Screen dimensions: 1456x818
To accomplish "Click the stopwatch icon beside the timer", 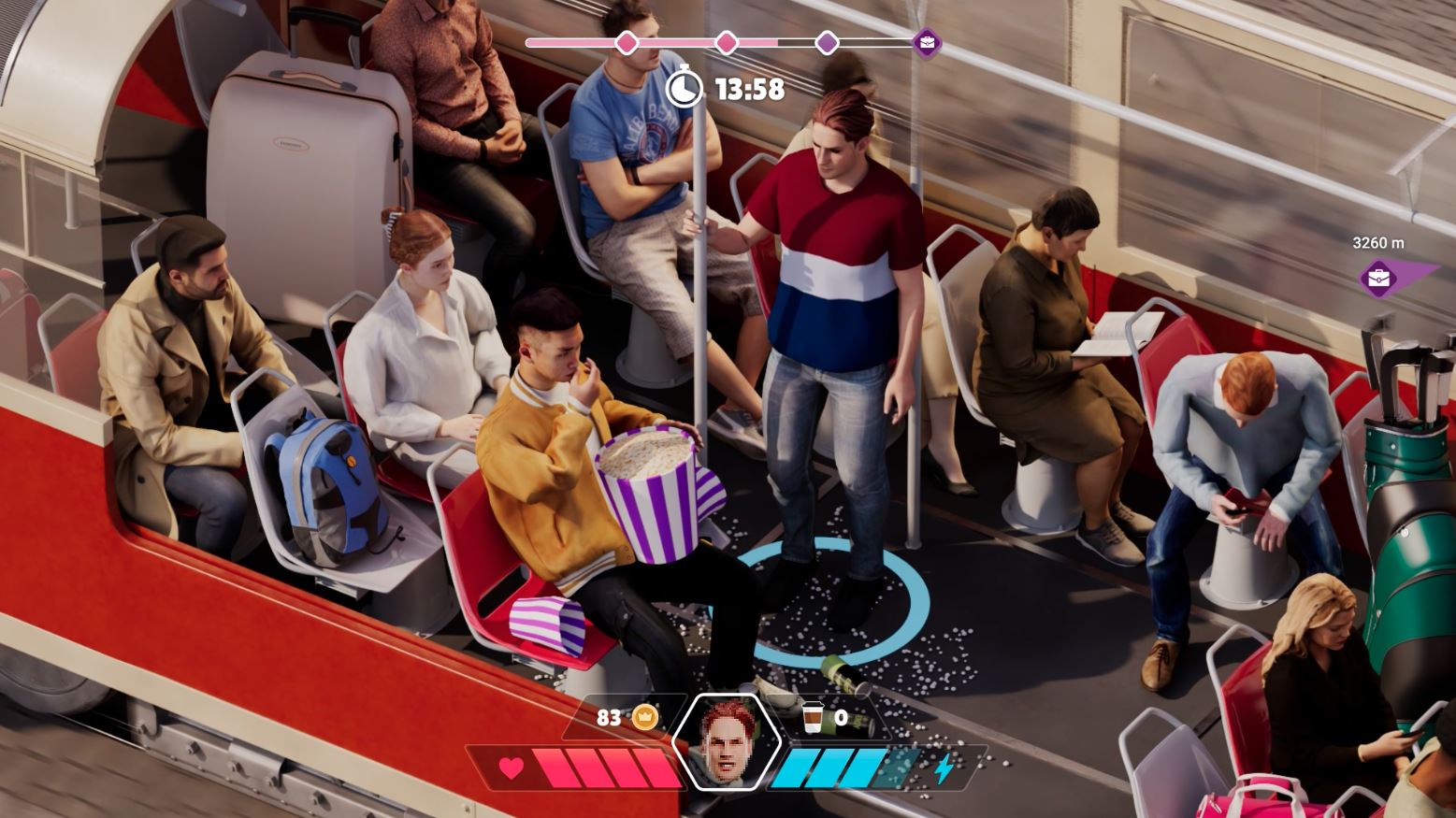I will [685, 88].
